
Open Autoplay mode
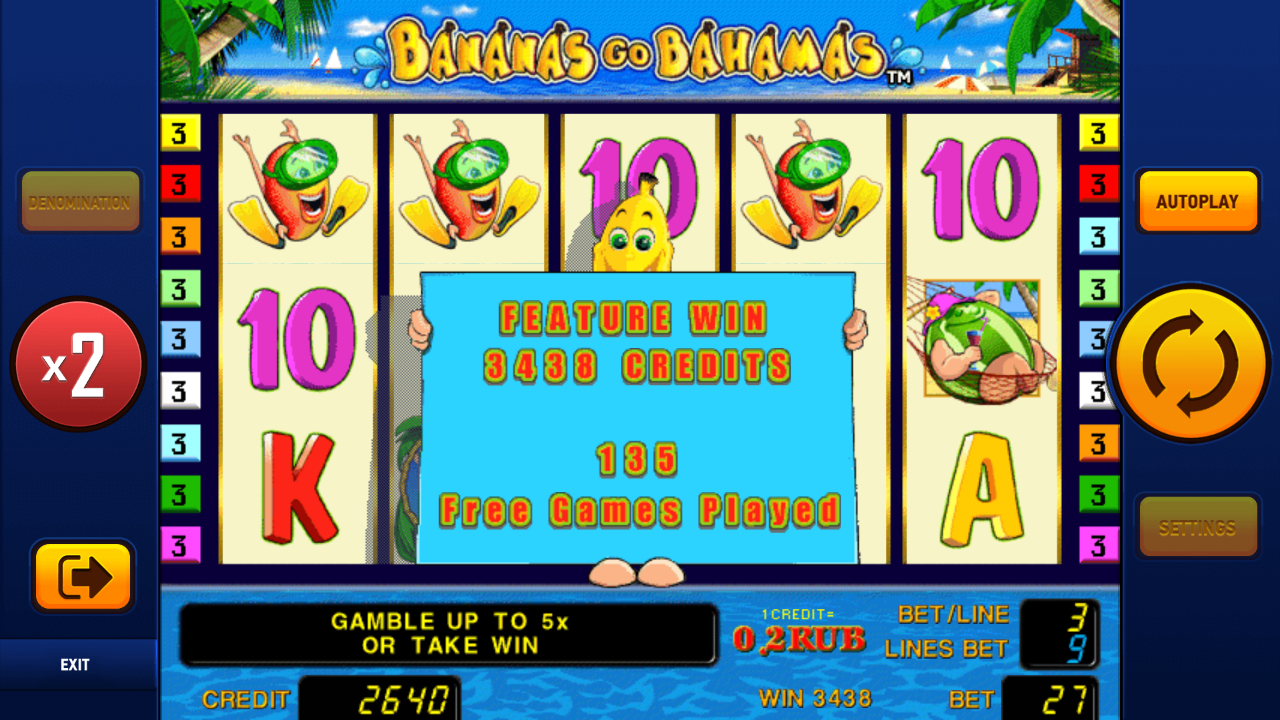tap(1197, 200)
